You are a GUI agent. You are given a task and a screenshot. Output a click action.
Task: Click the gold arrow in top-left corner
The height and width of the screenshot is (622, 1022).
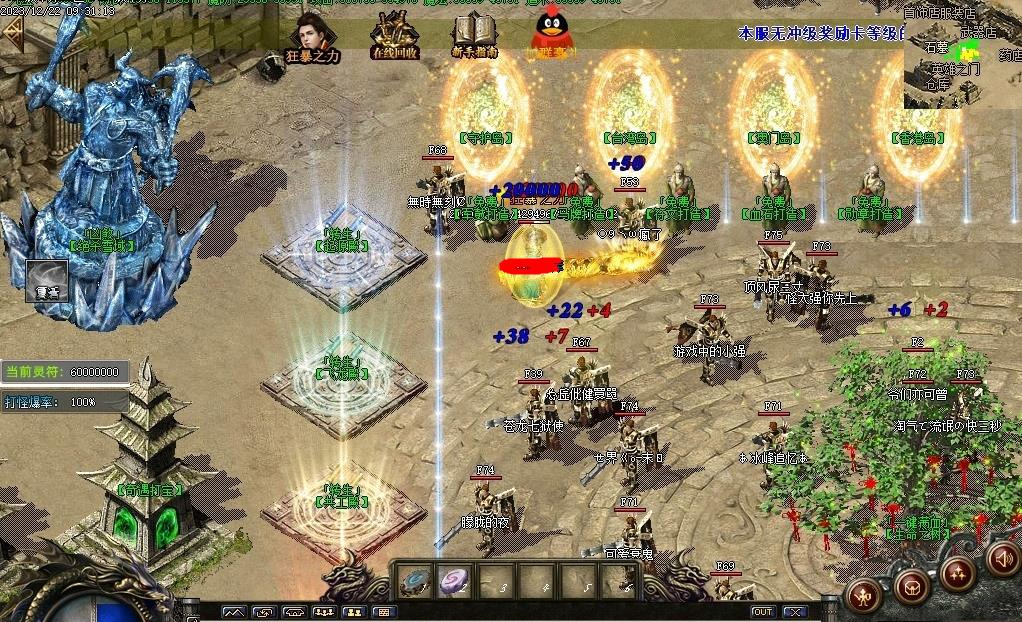[13, 34]
